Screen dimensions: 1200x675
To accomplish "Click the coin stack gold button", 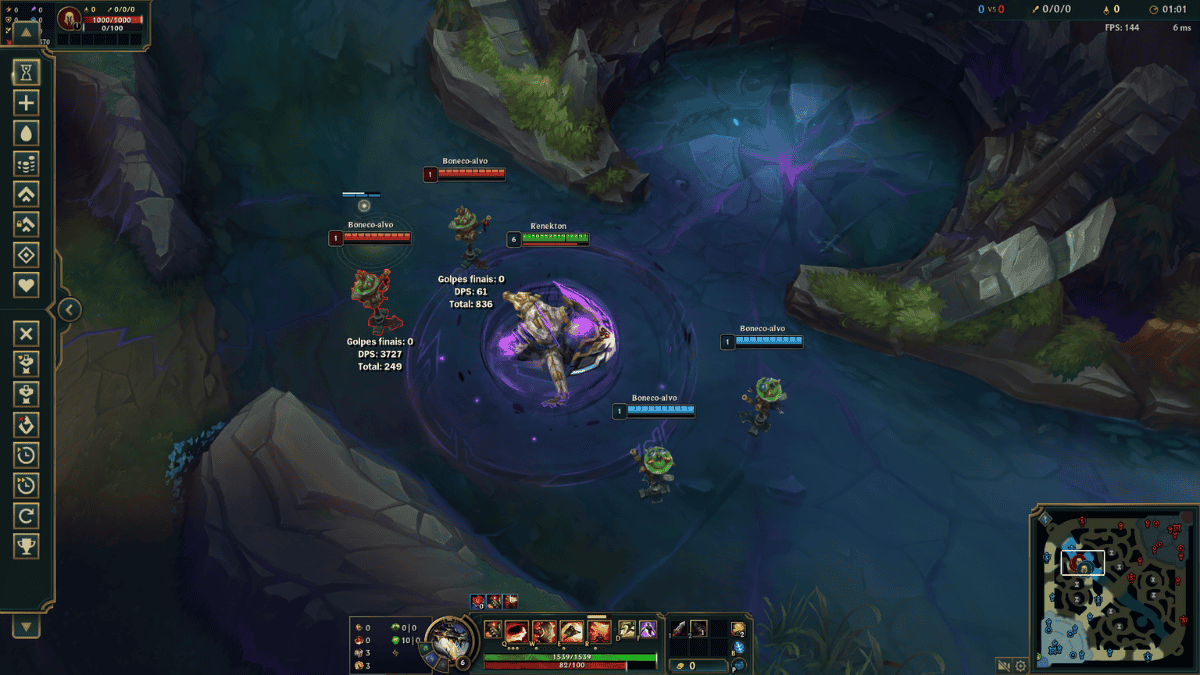I will point(27,163).
